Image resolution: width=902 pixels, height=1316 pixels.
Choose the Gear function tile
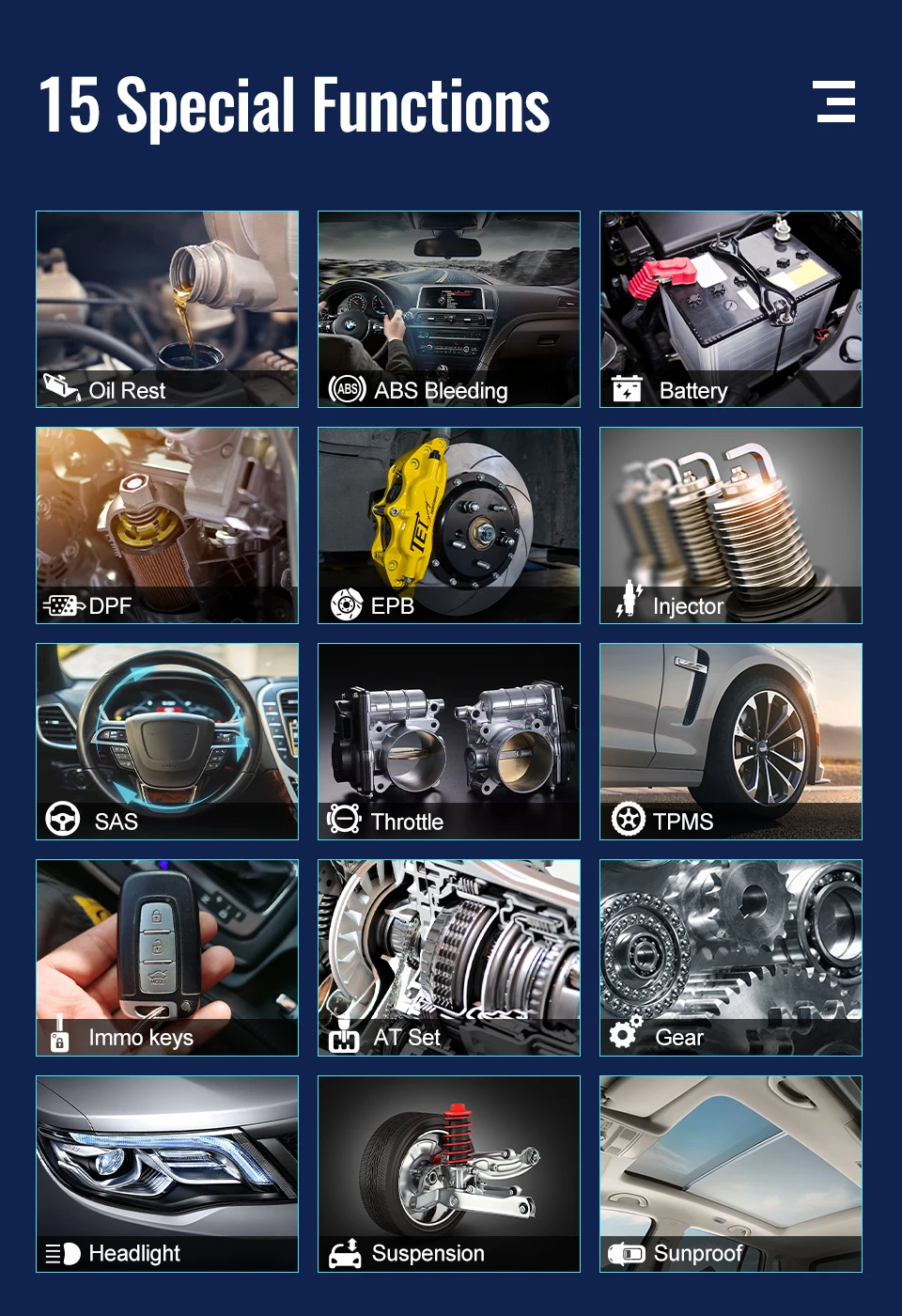(731, 958)
